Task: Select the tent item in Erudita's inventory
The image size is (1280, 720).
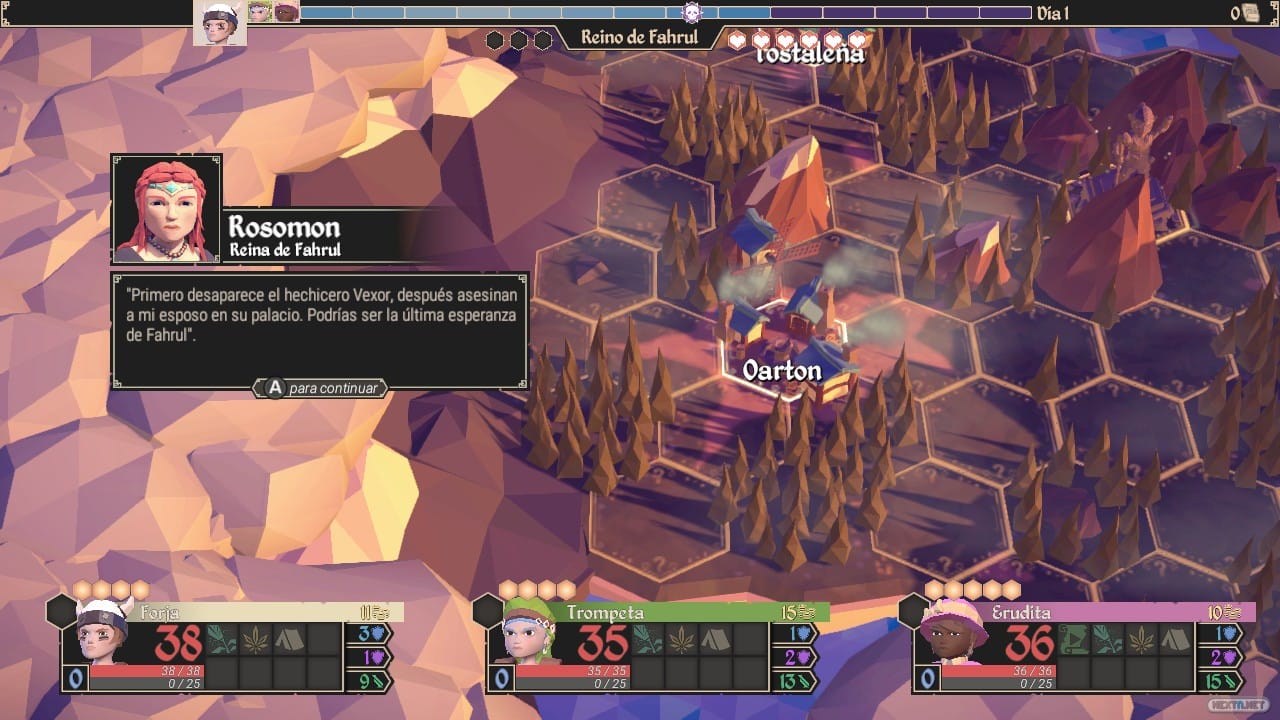Action: click(1177, 640)
